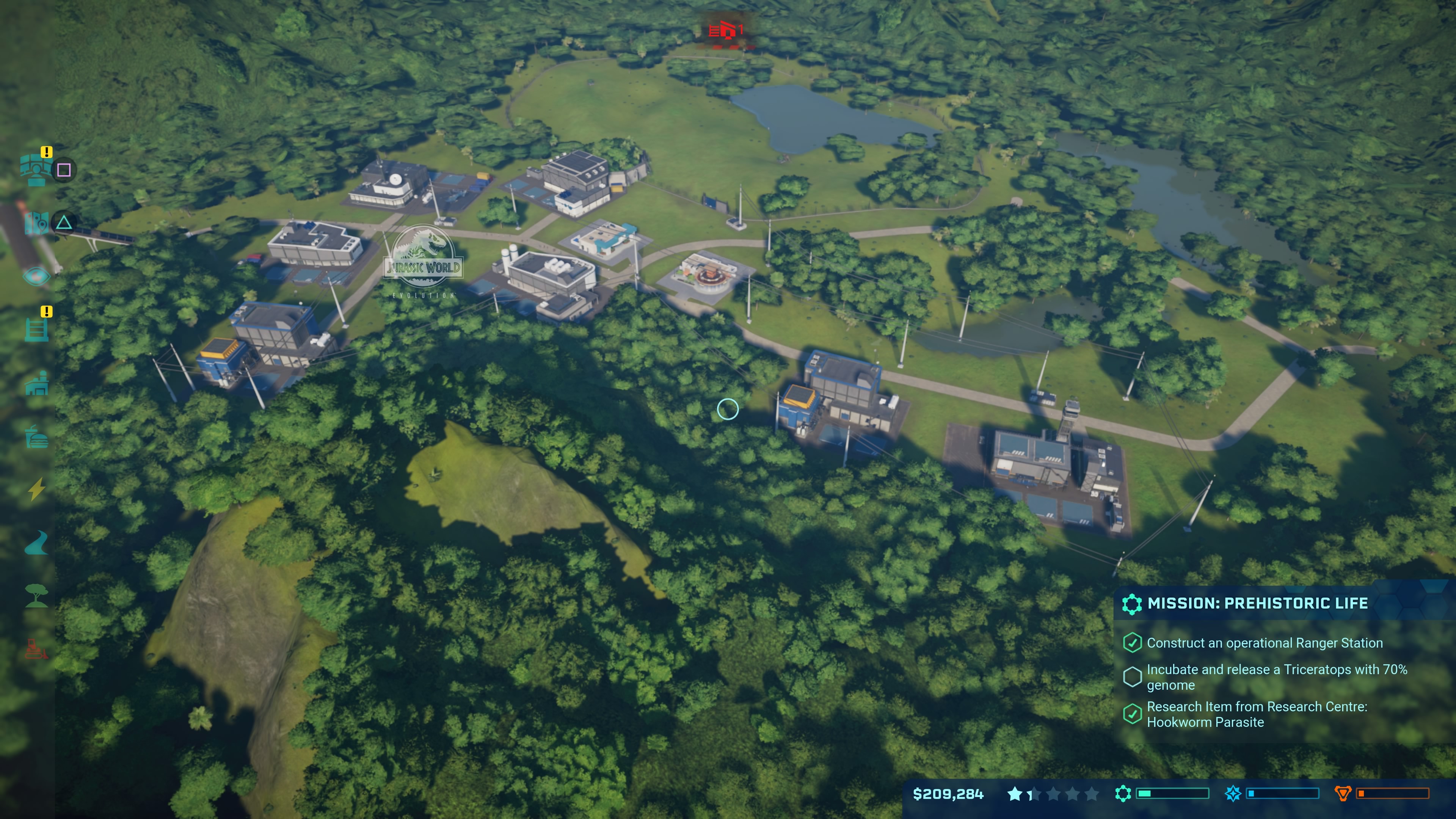Open the orange Security division reputation icon
This screenshot has height=819, width=1456.
point(1342,794)
